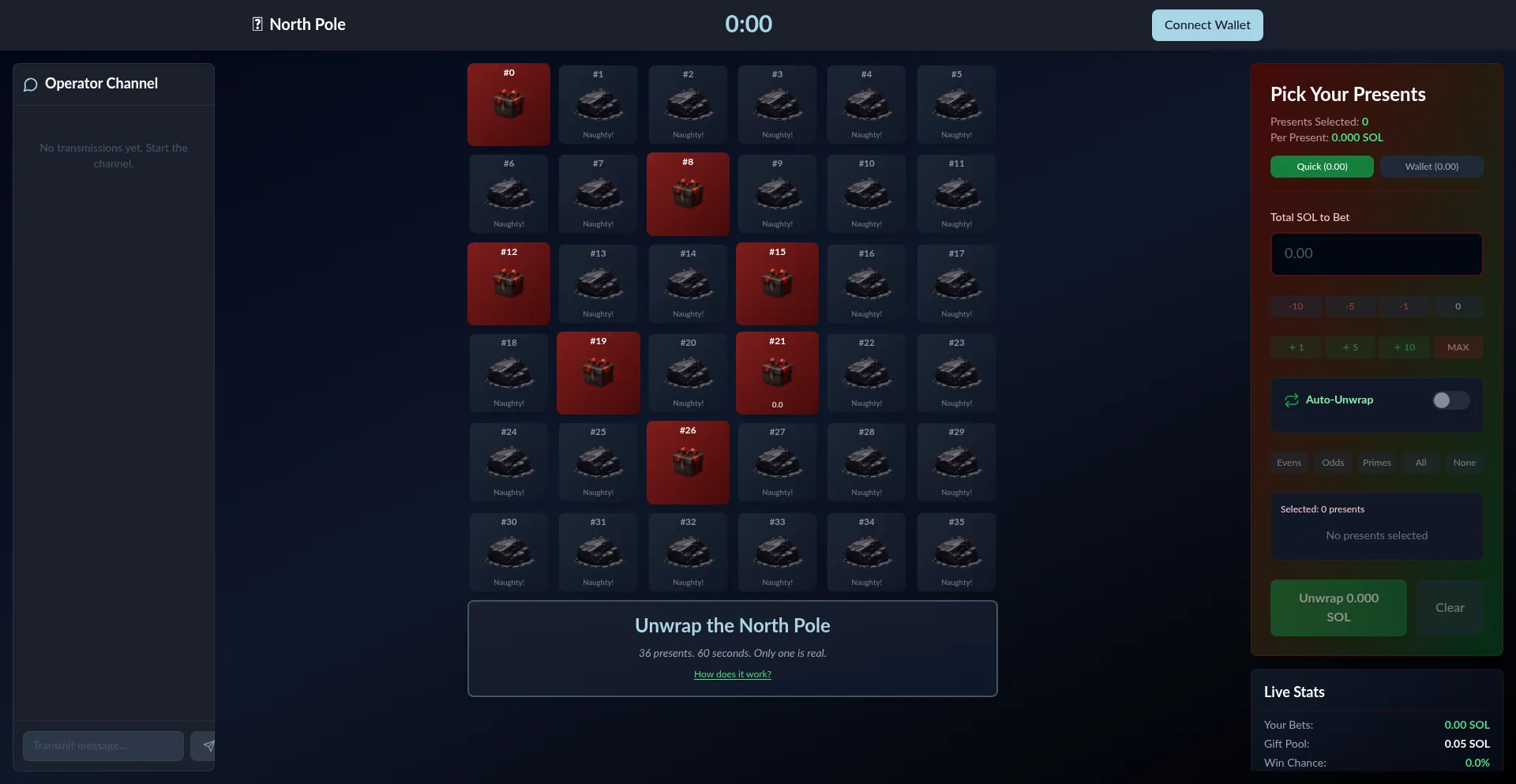The image size is (1516, 784).
Task: Select the Quick (0.00) tab
Action: click(1321, 167)
